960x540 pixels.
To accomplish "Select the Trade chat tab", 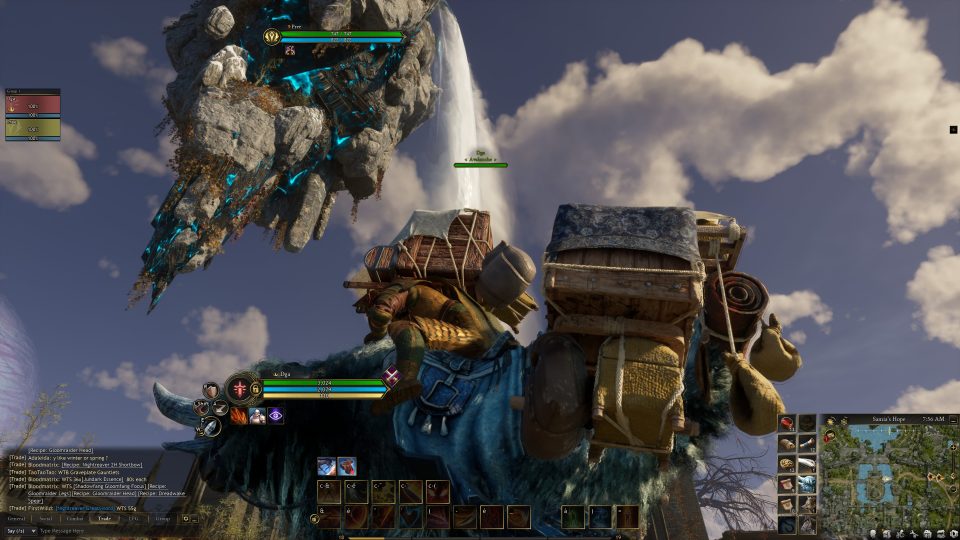I will click(x=104, y=519).
